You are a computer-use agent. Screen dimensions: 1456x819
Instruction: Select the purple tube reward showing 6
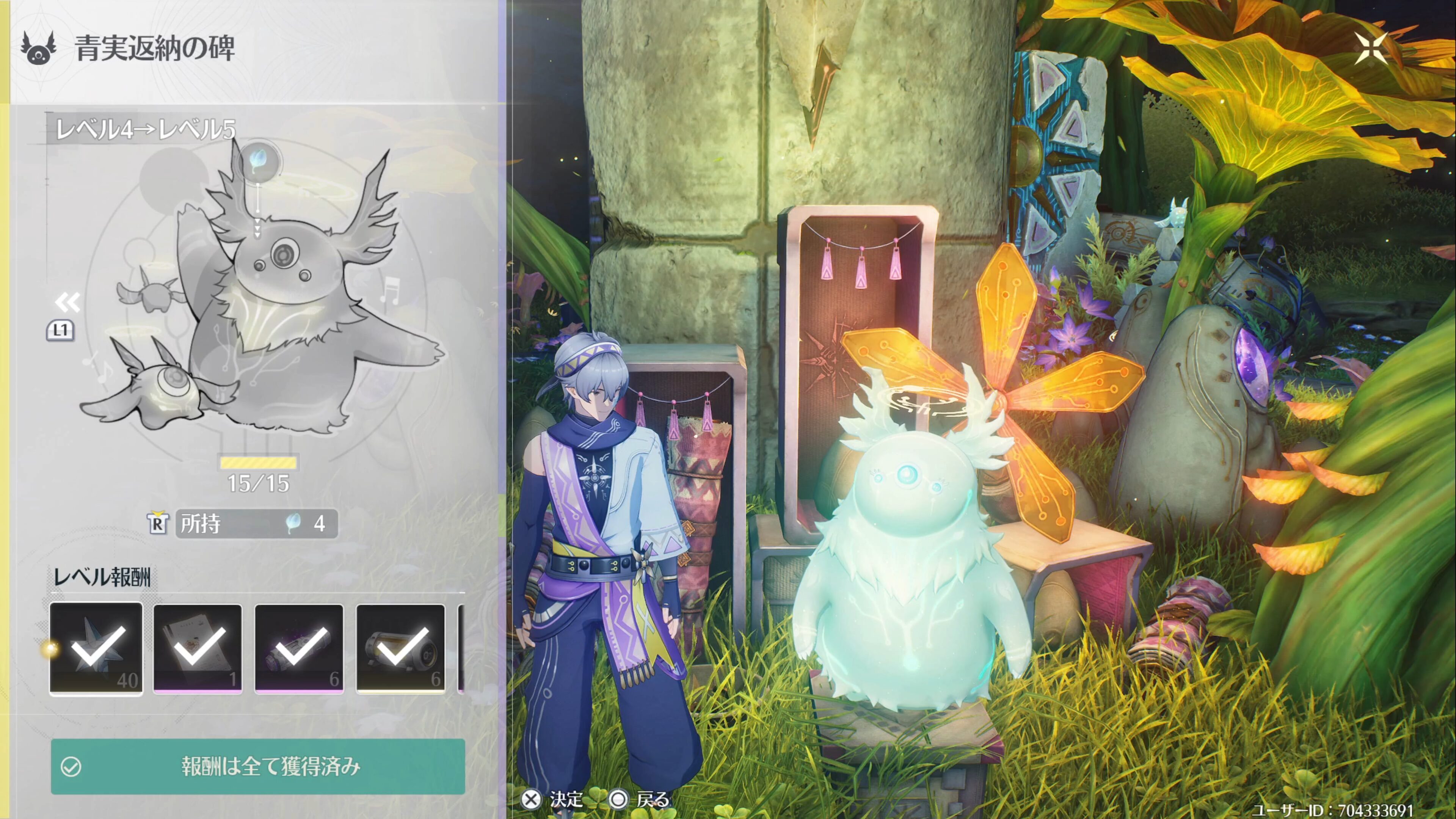298,648
